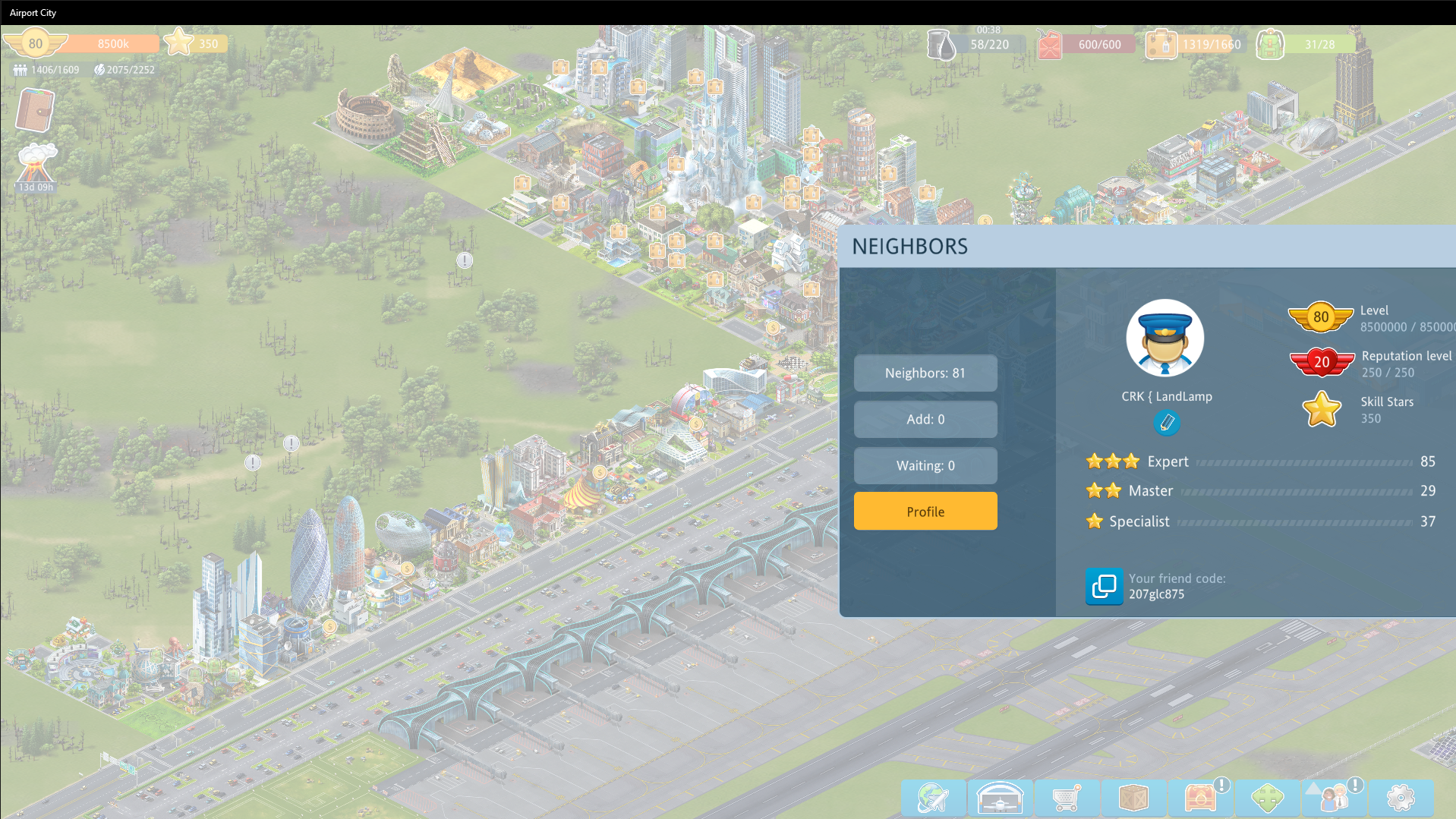Click the pilot avatar picture
This screenshot has height=819, width=1456.
1164,339
